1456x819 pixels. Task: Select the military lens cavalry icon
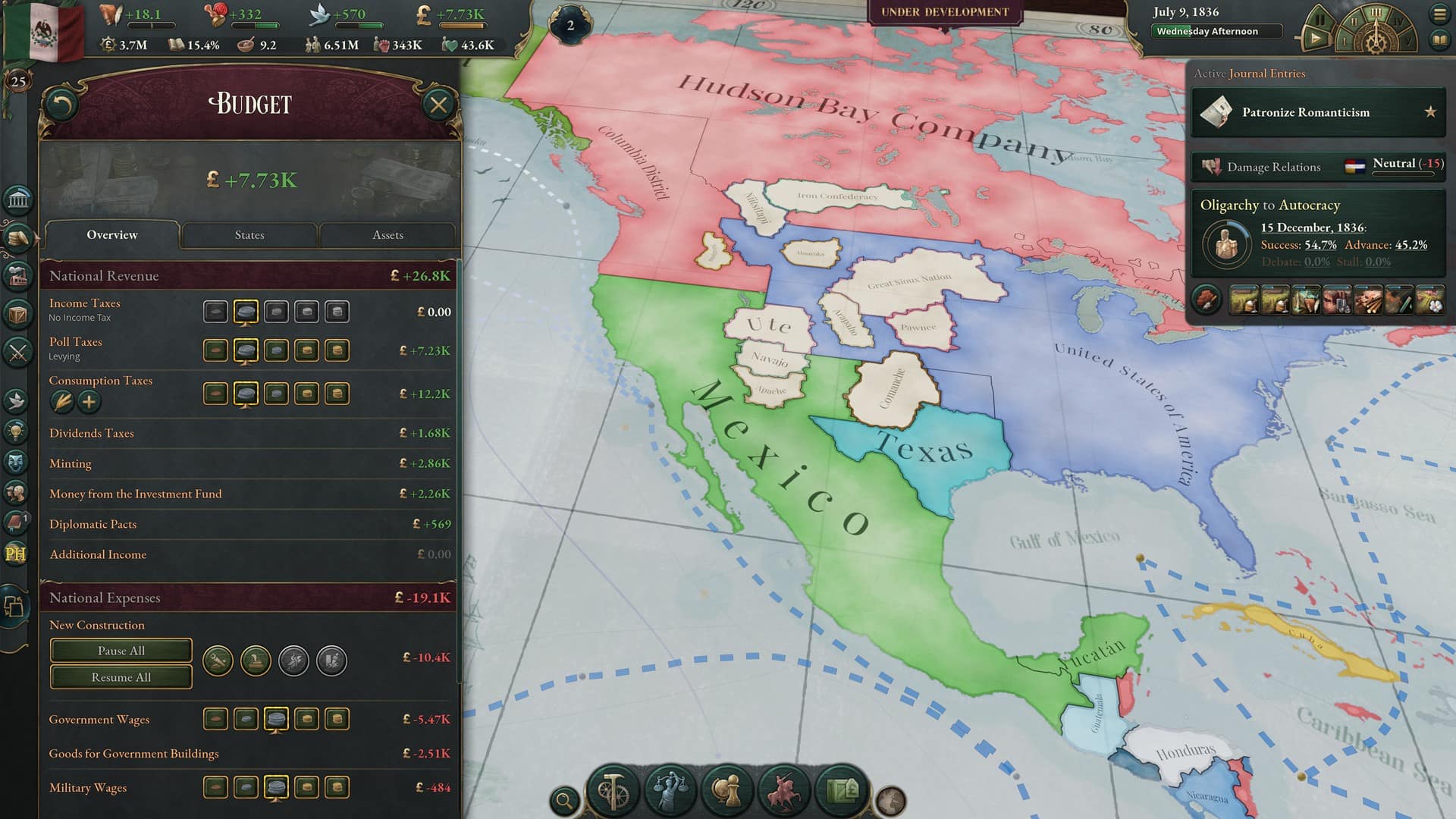pos(782,786)
